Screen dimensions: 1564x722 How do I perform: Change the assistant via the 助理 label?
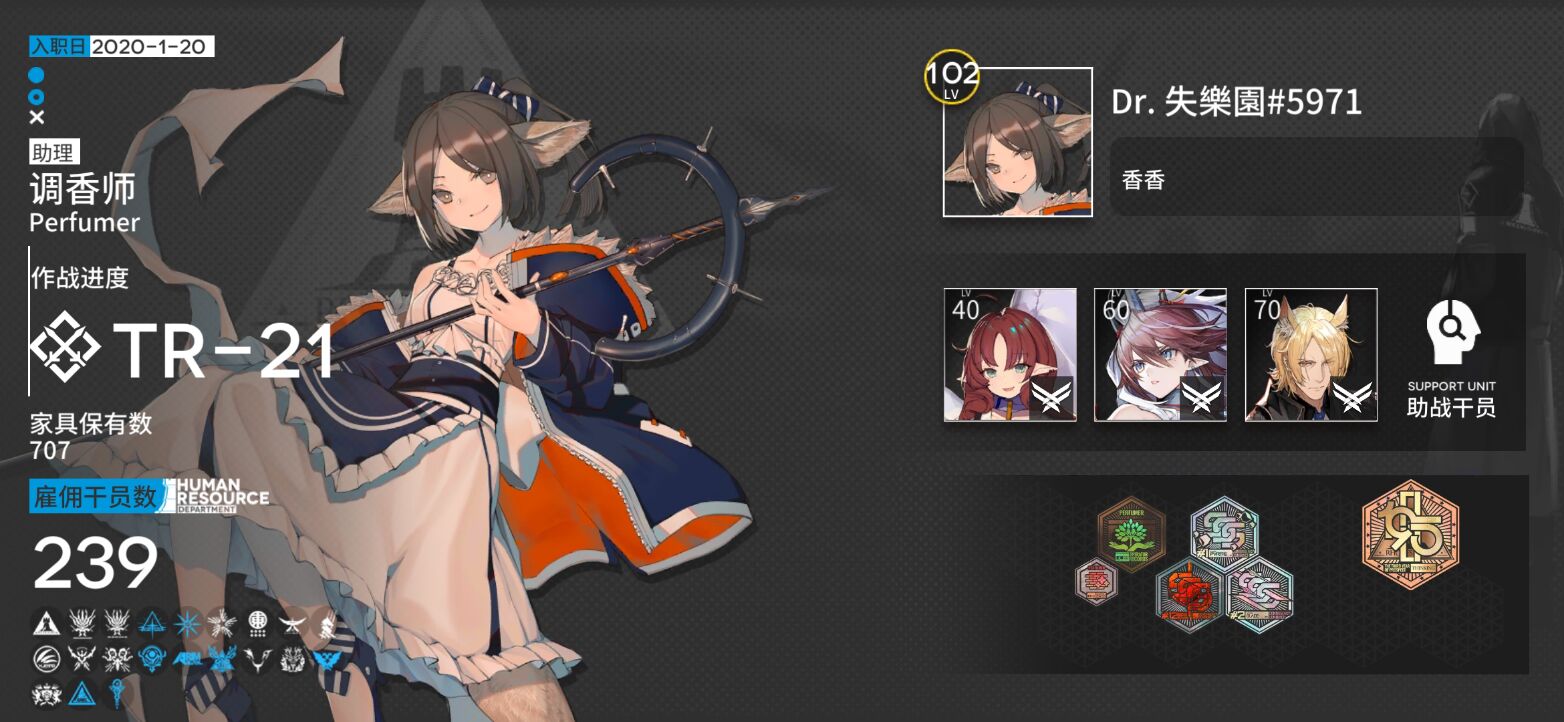[x=55, y=153]
